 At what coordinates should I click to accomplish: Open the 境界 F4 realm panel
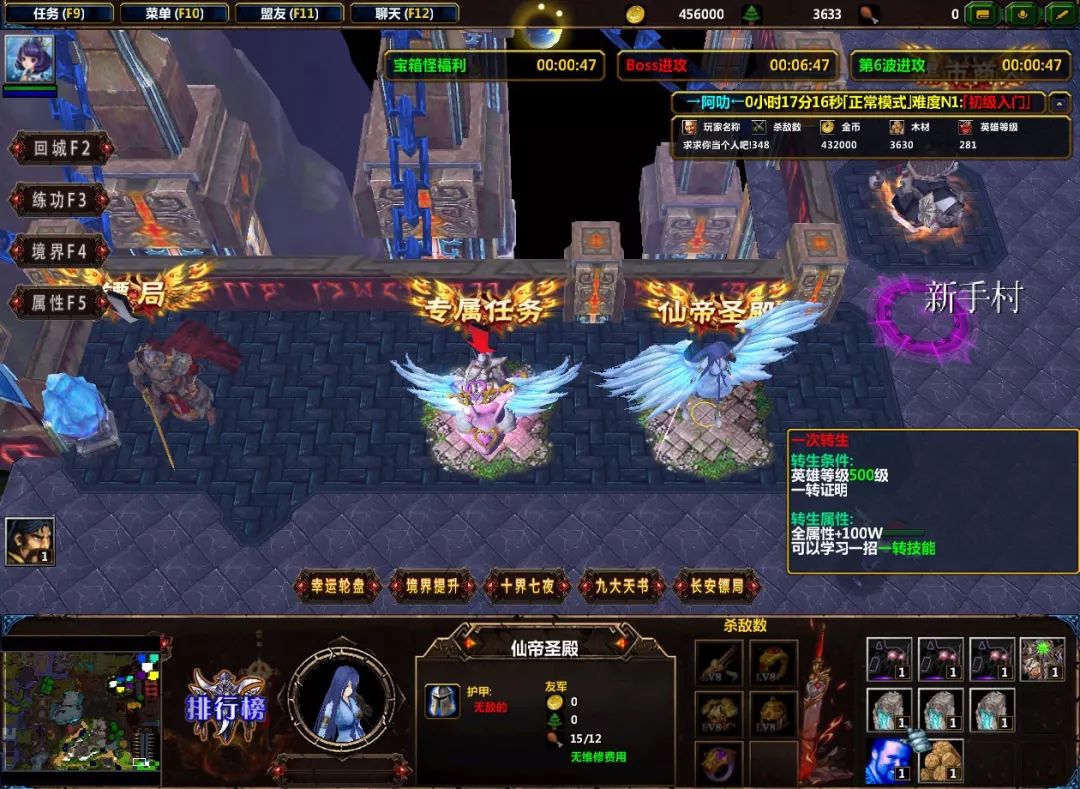pos(60,251)
